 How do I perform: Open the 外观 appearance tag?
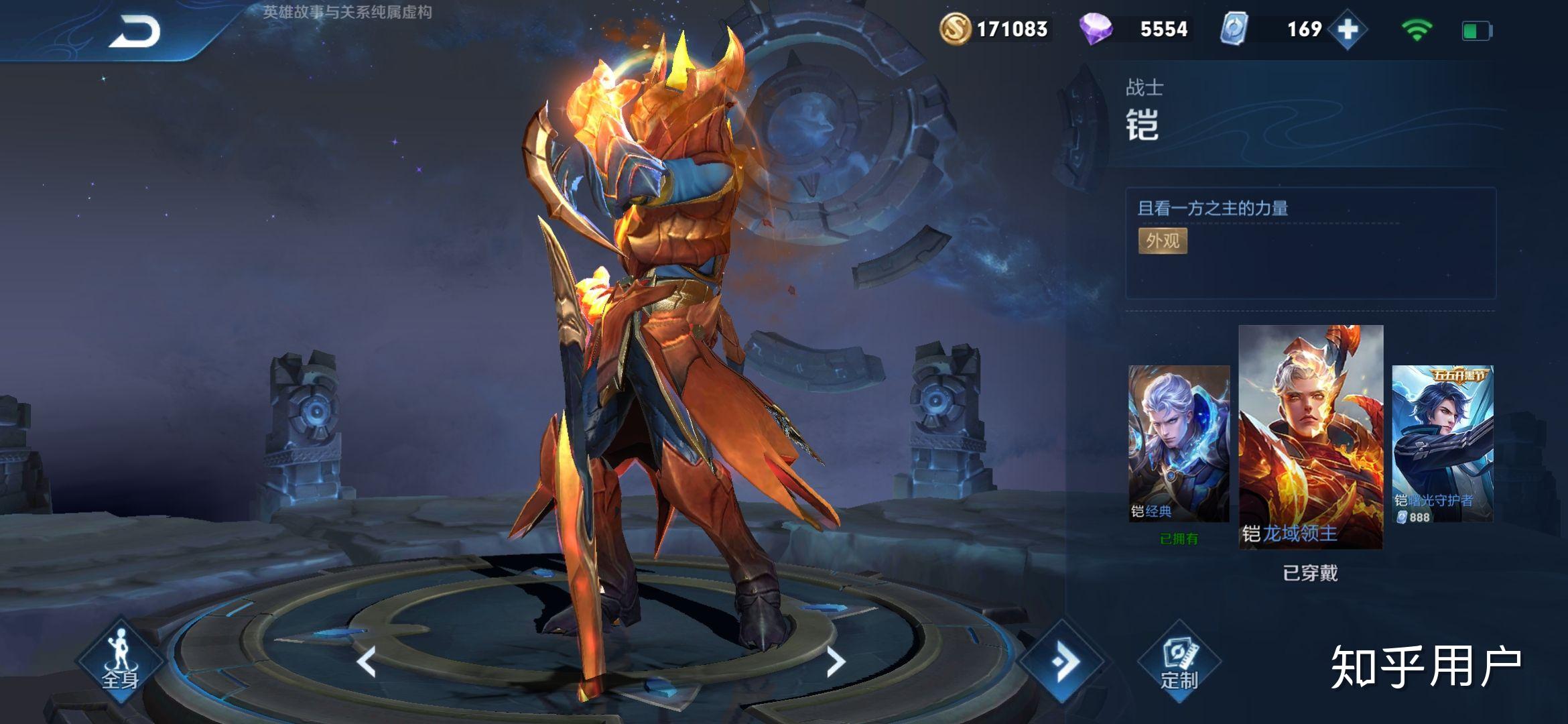coord(1163,241)
